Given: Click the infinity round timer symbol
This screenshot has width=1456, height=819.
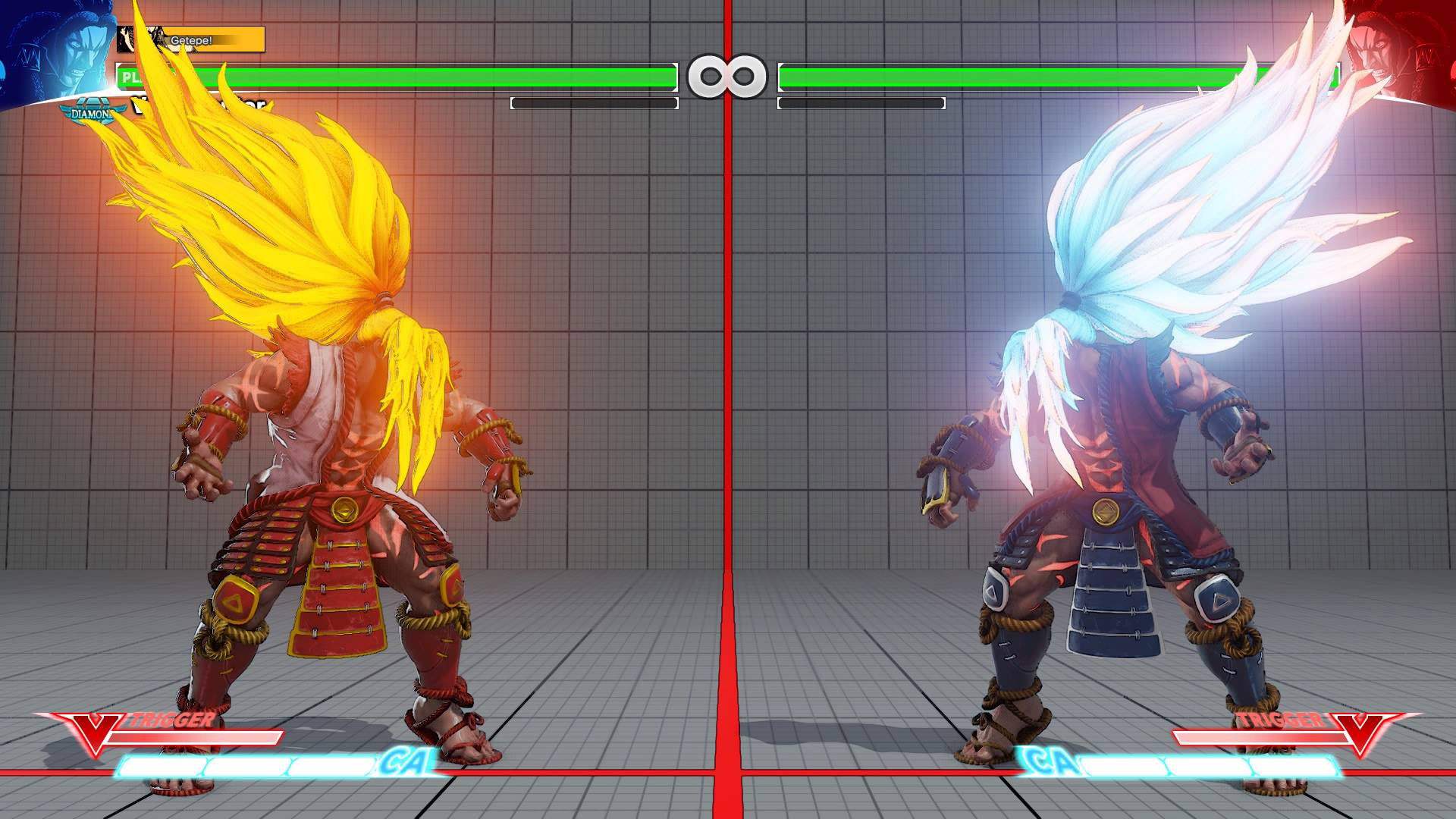Looking at the screenshot, I should (728, 74).
